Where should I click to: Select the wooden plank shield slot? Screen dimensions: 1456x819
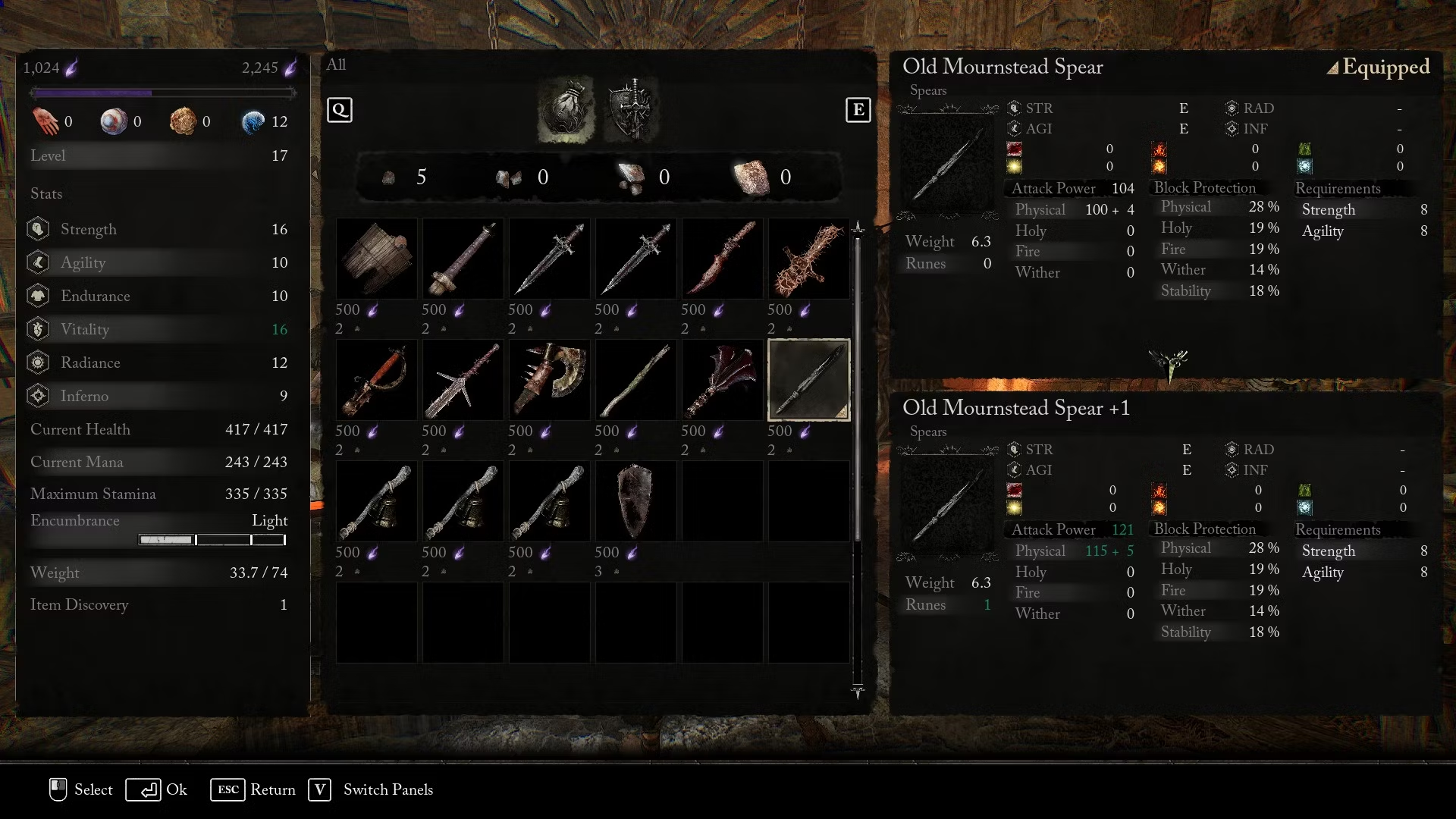pos(376,259)
